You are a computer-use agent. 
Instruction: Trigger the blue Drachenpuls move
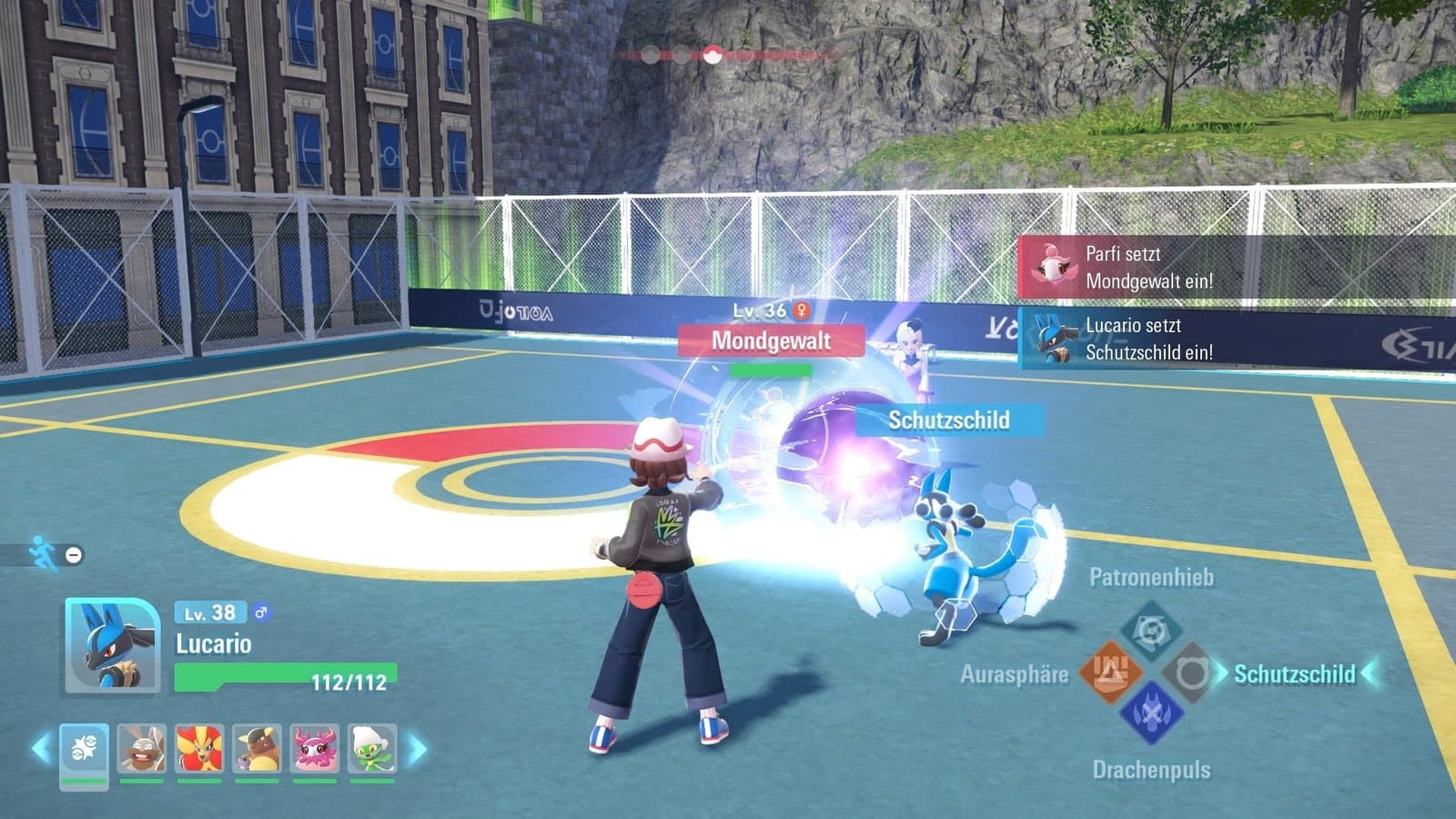click(1150, 713)
